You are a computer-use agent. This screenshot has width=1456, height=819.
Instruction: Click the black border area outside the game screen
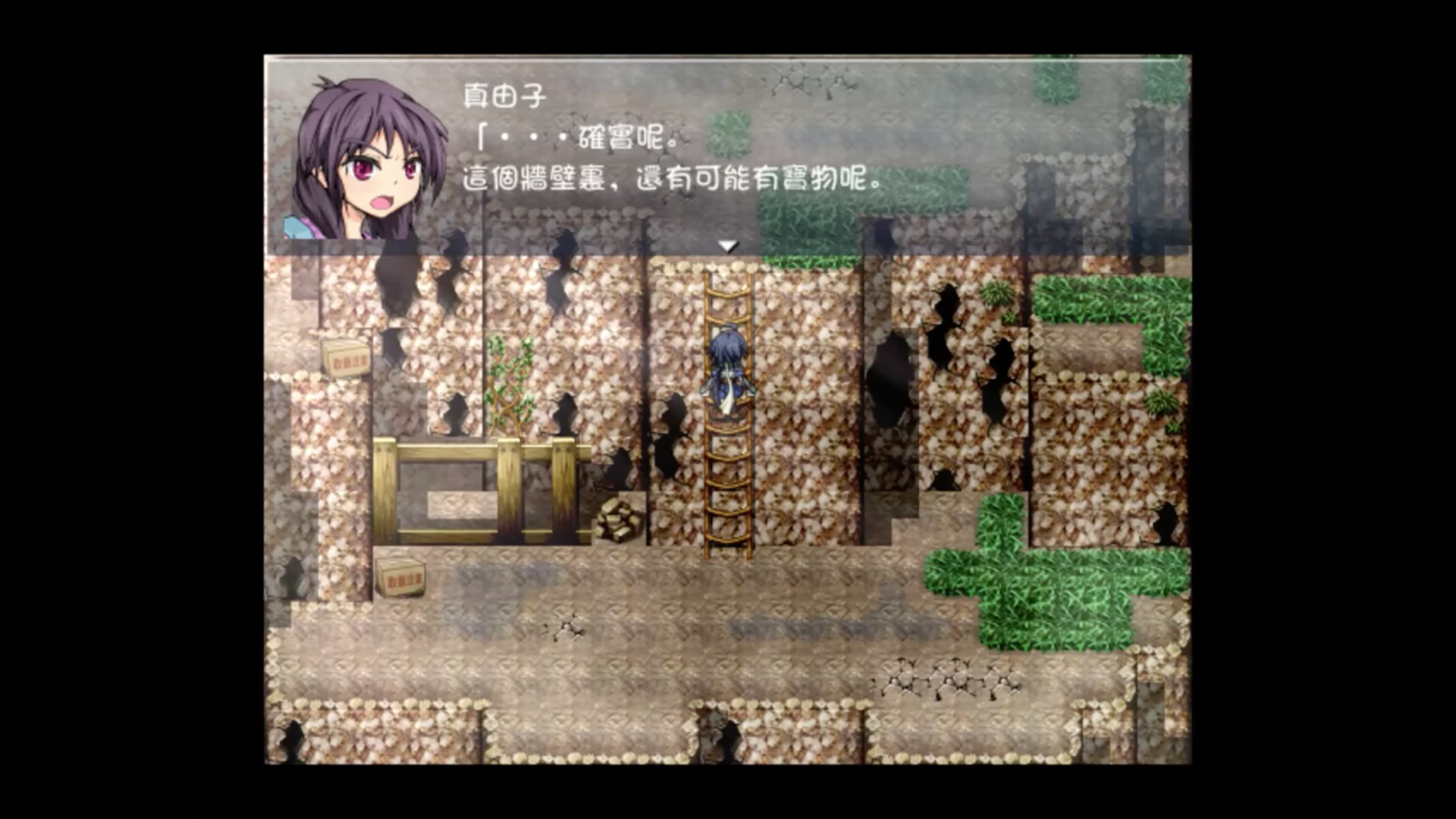114,409
